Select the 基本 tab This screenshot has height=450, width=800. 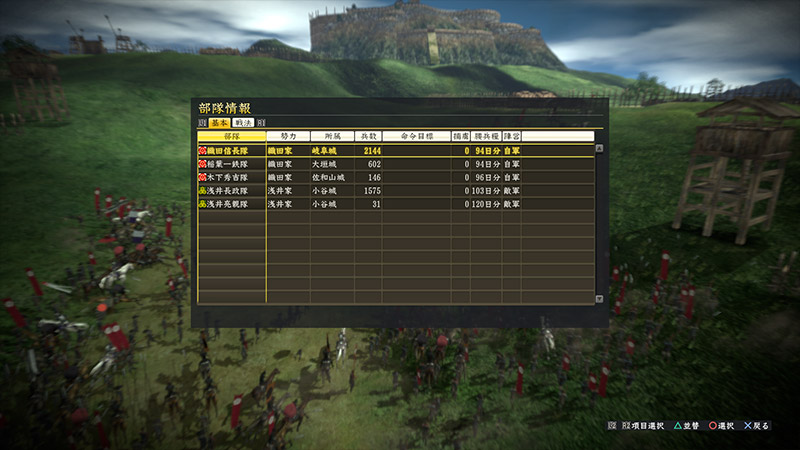220,122
